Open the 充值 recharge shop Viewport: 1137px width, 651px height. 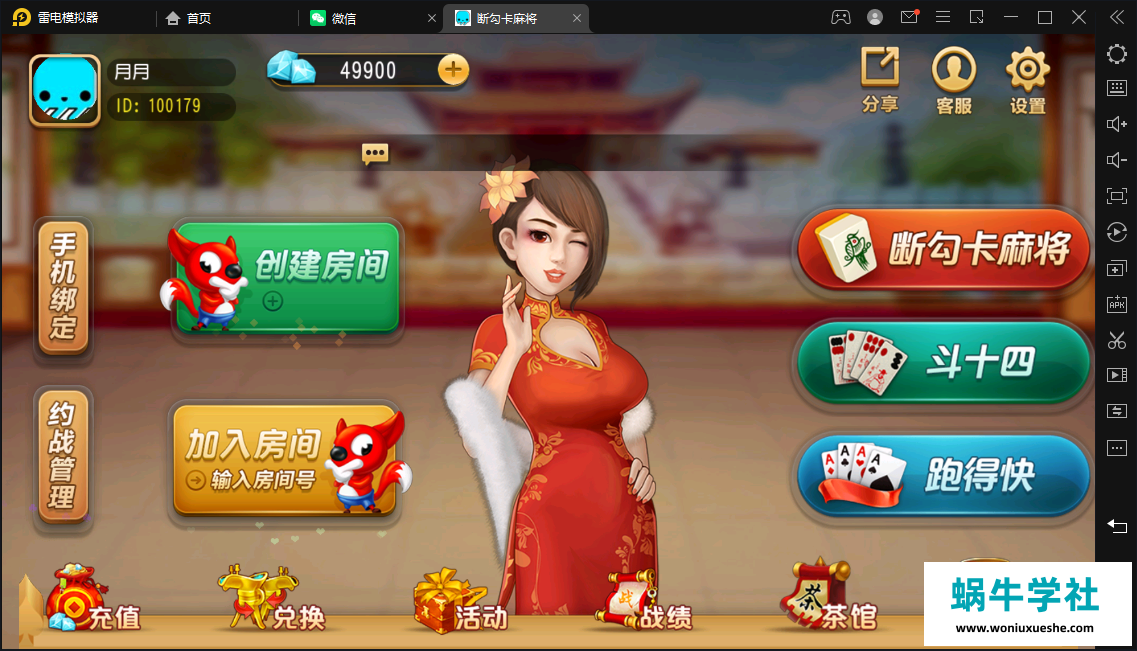click(x=93, y=604)
